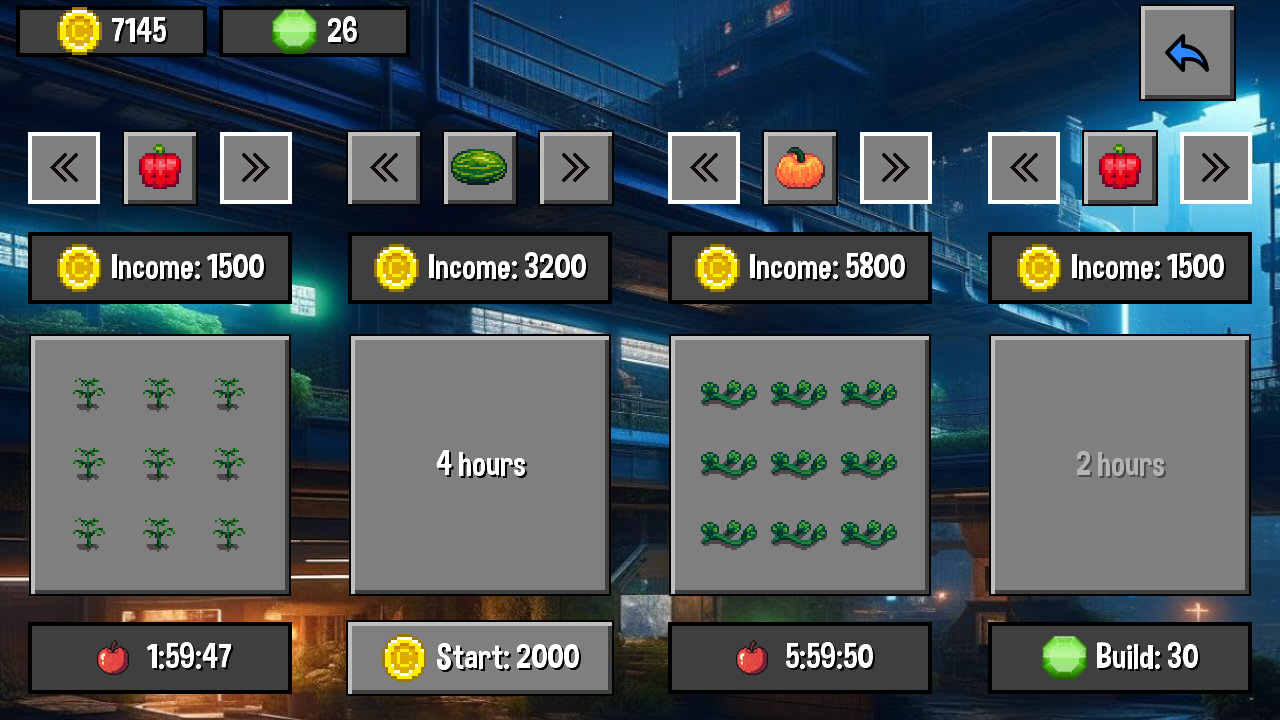Viewport: 1280px width, 720px height.
Task: Select the pumpkin crop icon on plot three
Action: (800, 167)
